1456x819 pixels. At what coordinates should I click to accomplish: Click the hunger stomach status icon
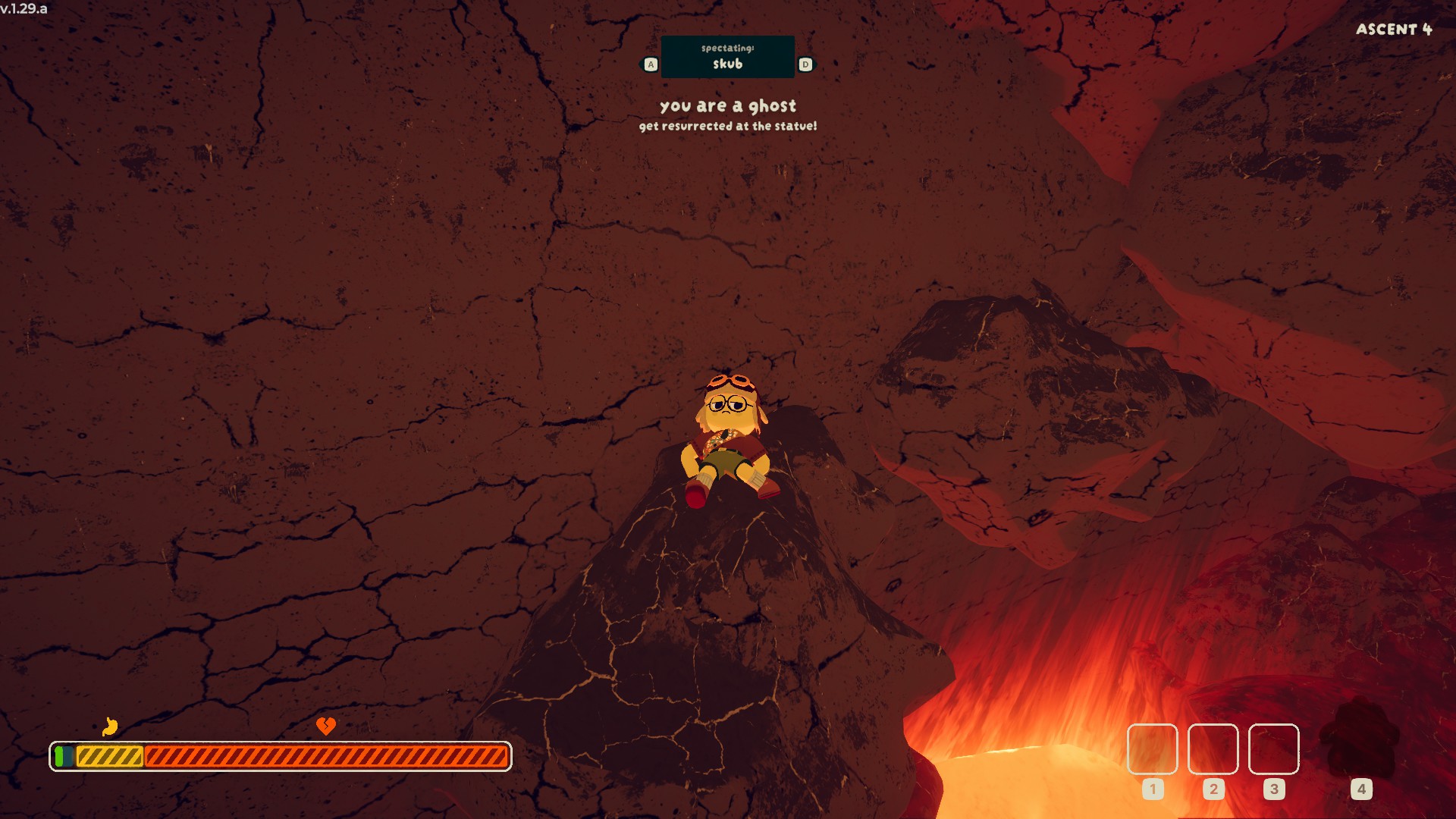[110, 726]
